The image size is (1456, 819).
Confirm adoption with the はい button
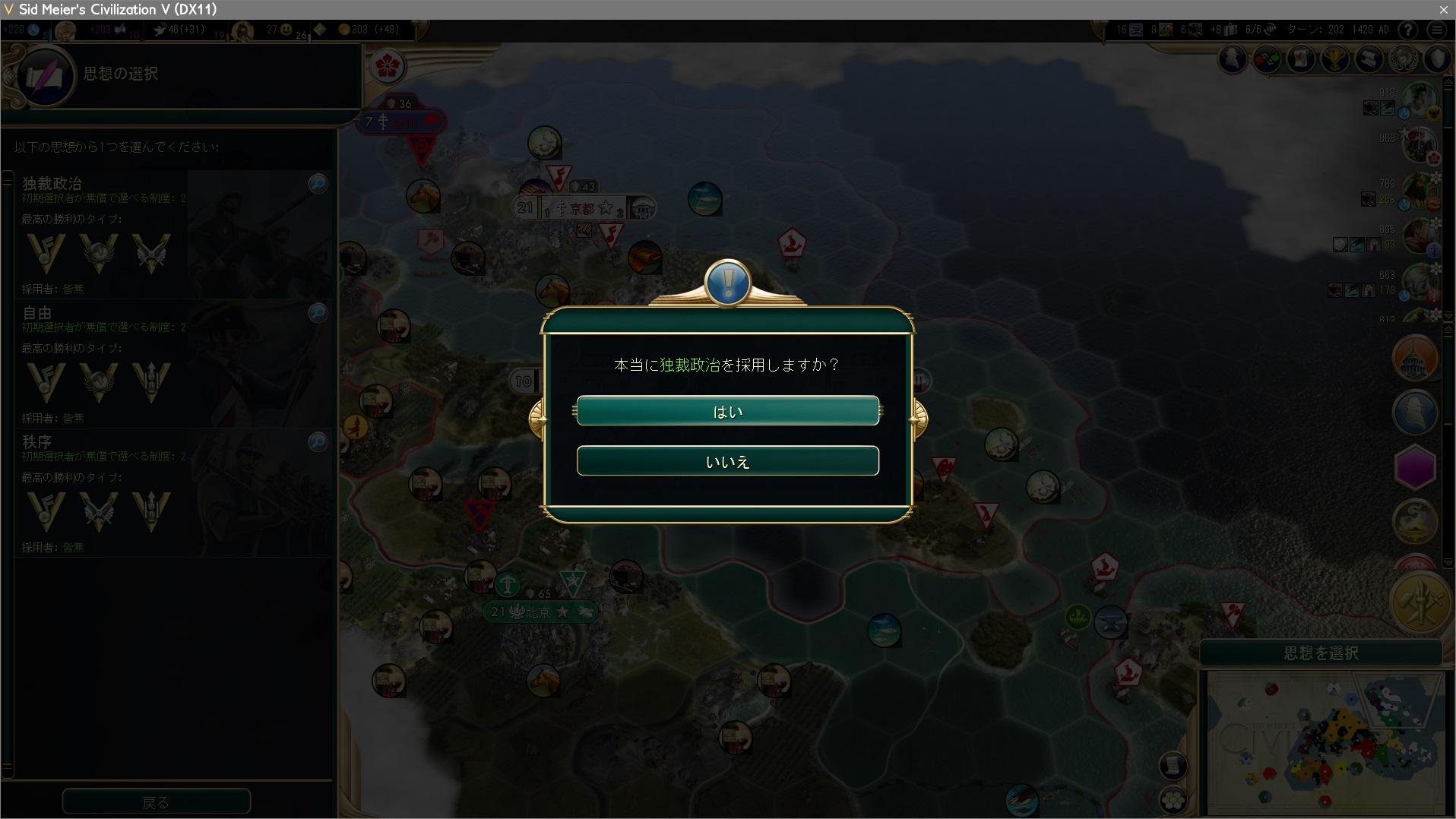(x=727, y=411)
